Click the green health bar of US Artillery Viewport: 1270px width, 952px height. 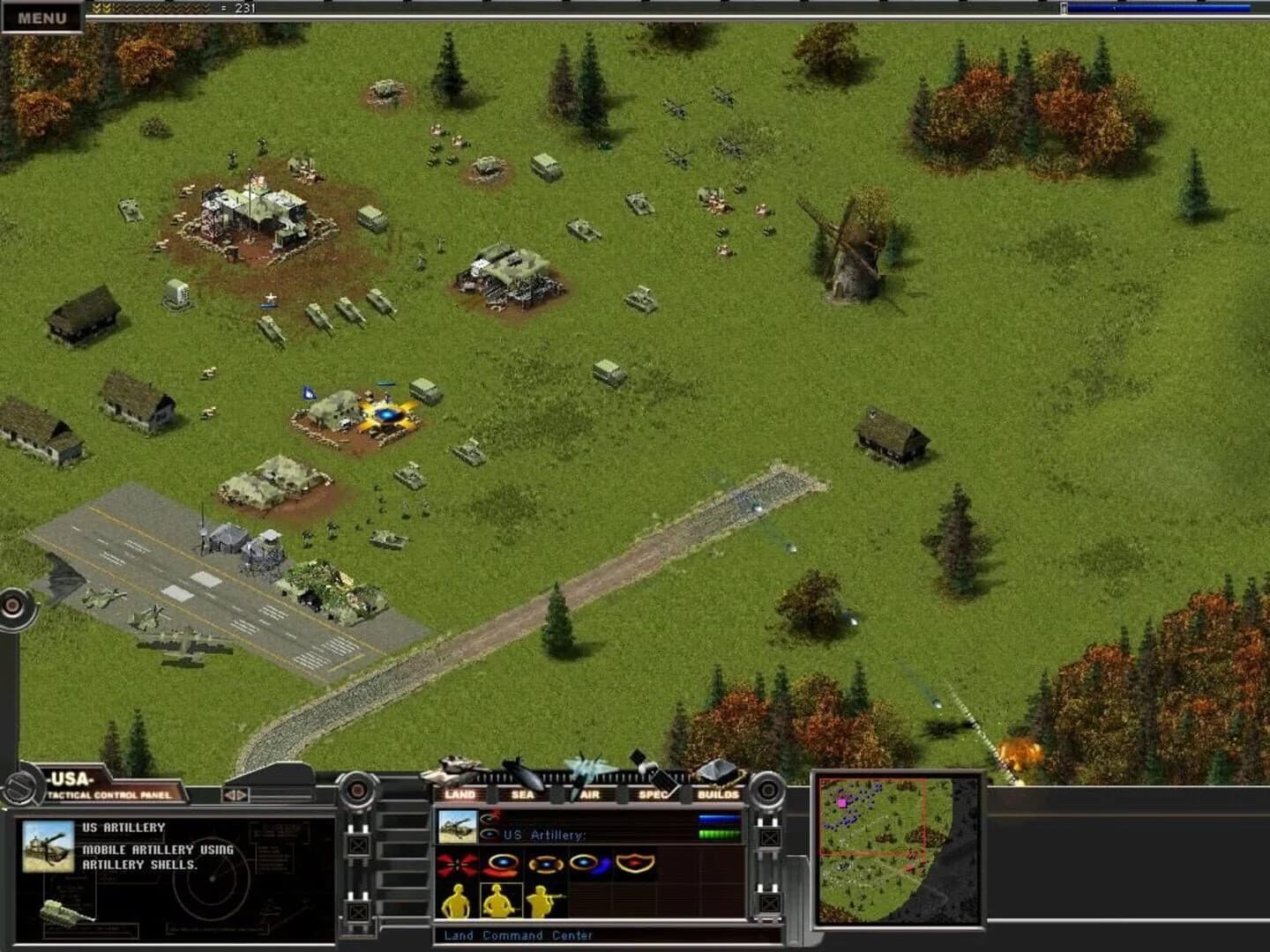(x=719, y=834)
